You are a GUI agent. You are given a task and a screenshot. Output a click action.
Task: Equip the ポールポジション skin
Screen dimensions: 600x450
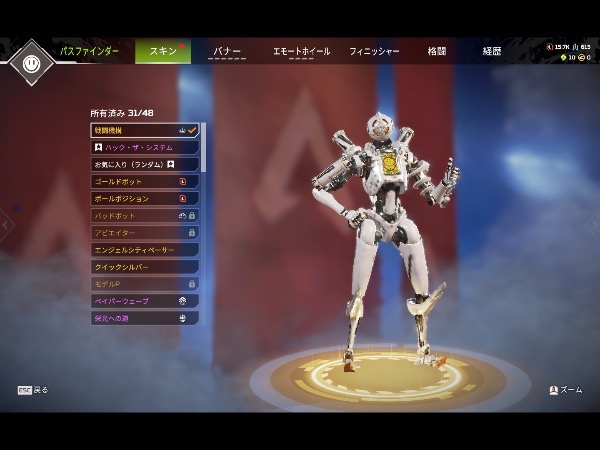click(x=144, y=198)
